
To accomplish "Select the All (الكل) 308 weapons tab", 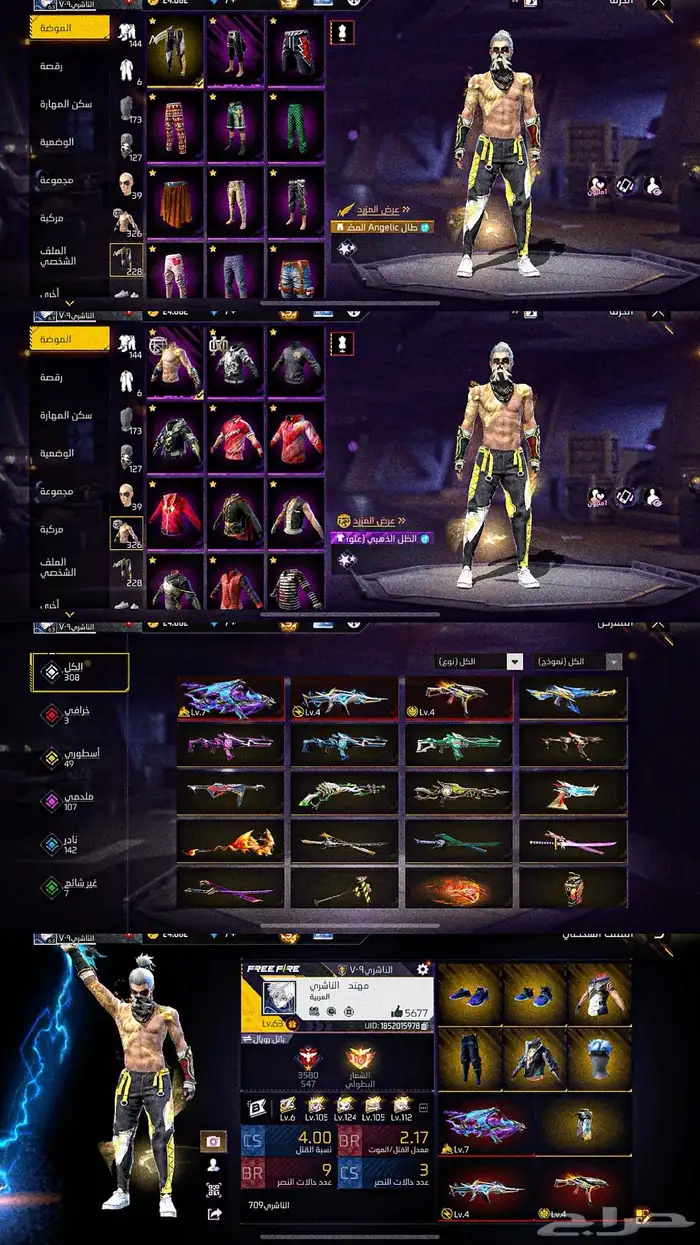I will tap(80, 671).
